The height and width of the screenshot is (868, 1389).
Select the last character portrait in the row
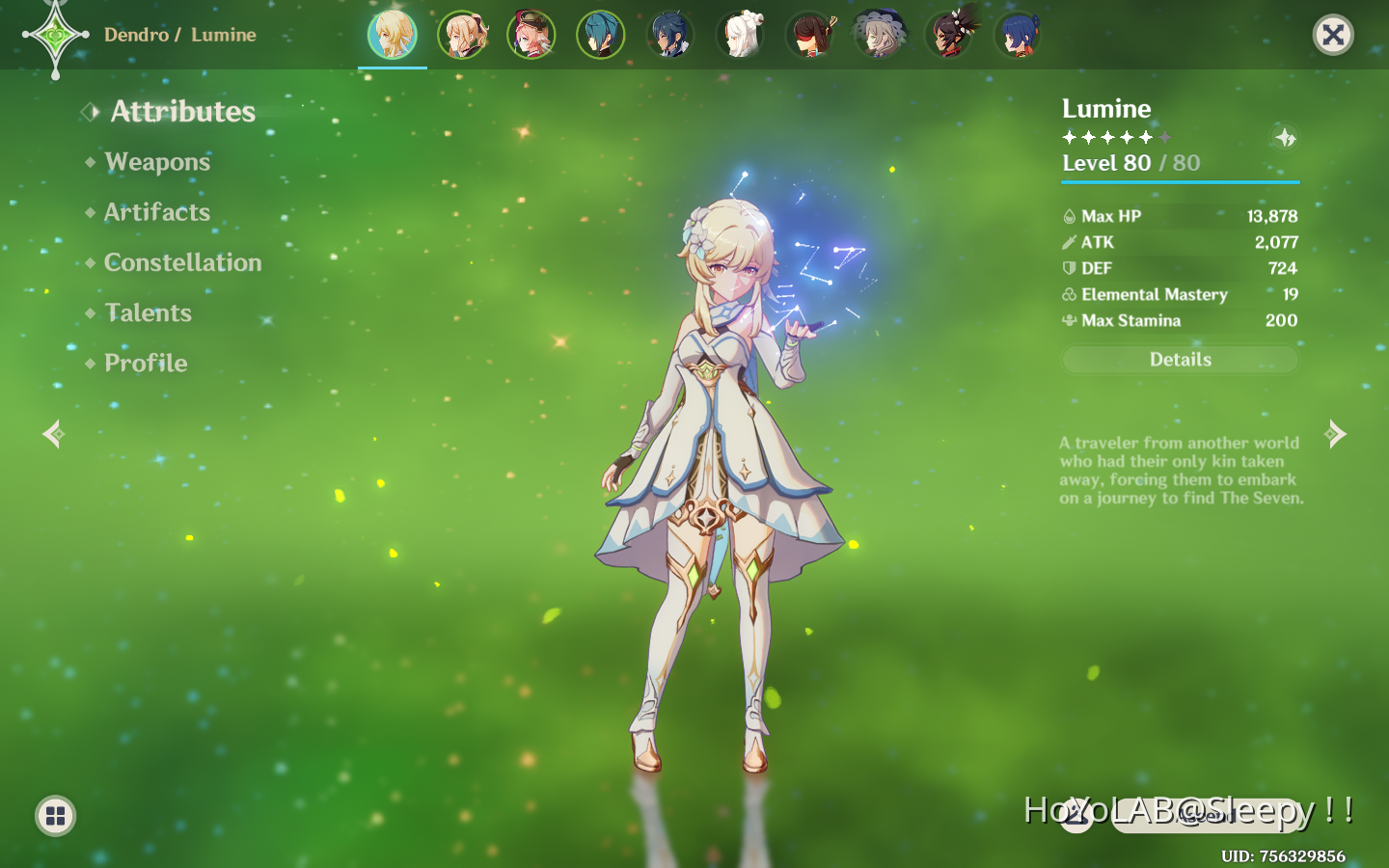[x=1020, y=35]
